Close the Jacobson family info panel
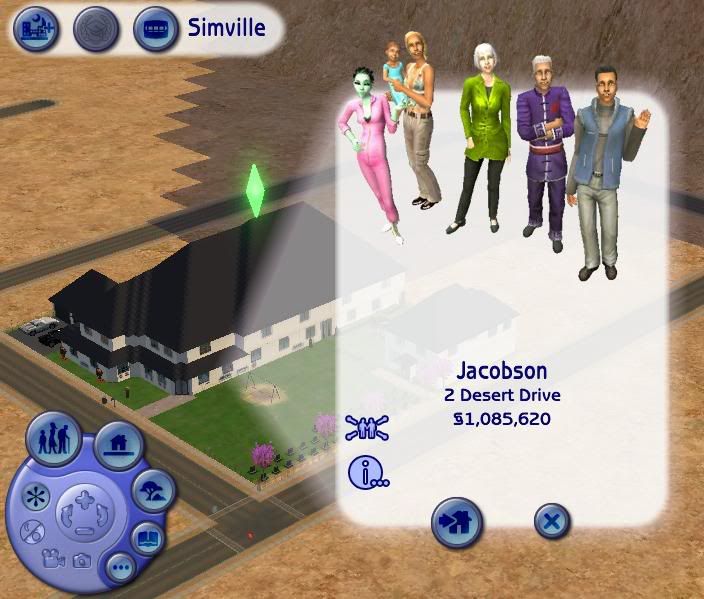 [551, 521]
